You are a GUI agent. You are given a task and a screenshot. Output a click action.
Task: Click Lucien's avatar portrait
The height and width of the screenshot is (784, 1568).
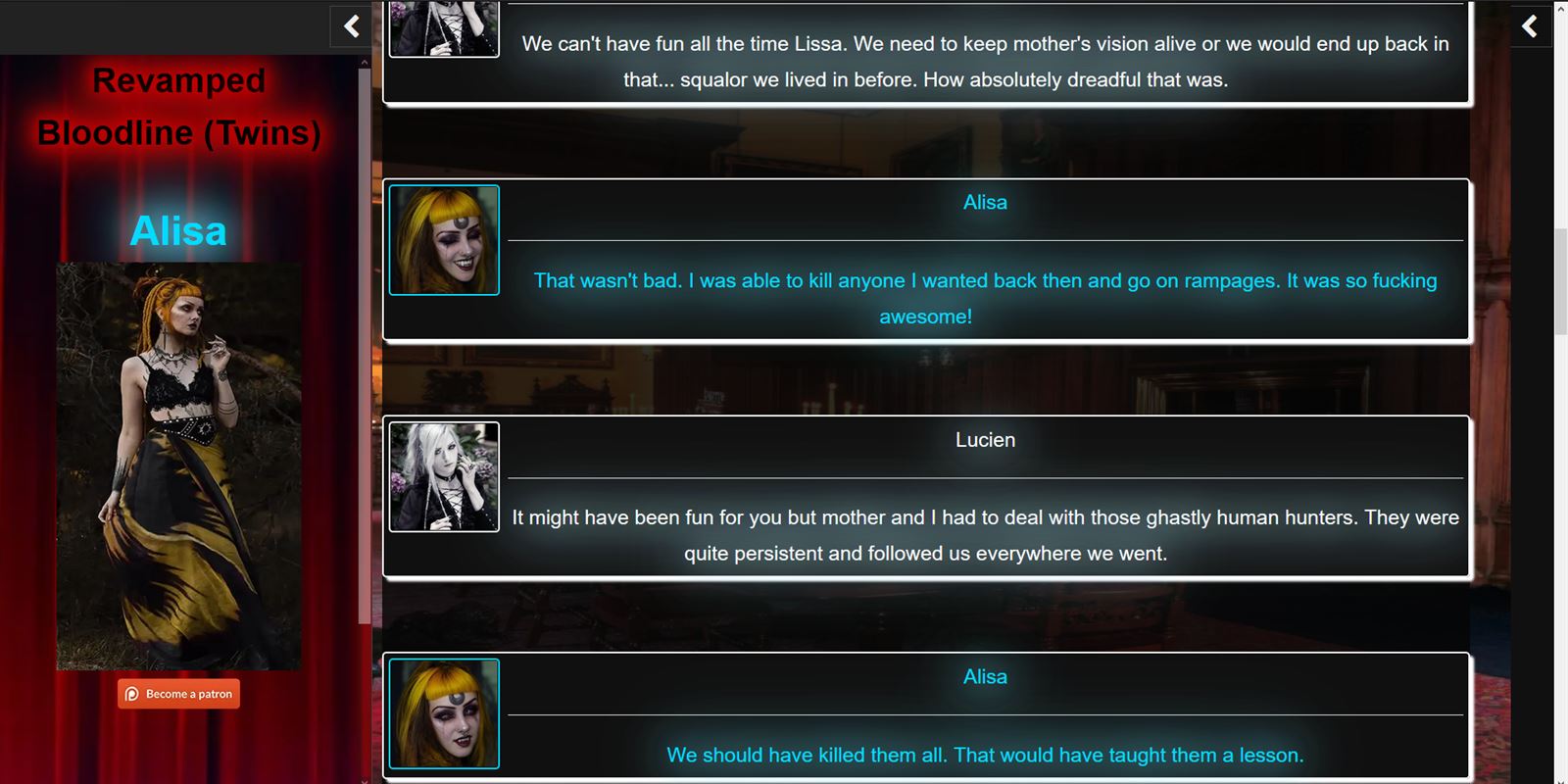coord(444,476)
